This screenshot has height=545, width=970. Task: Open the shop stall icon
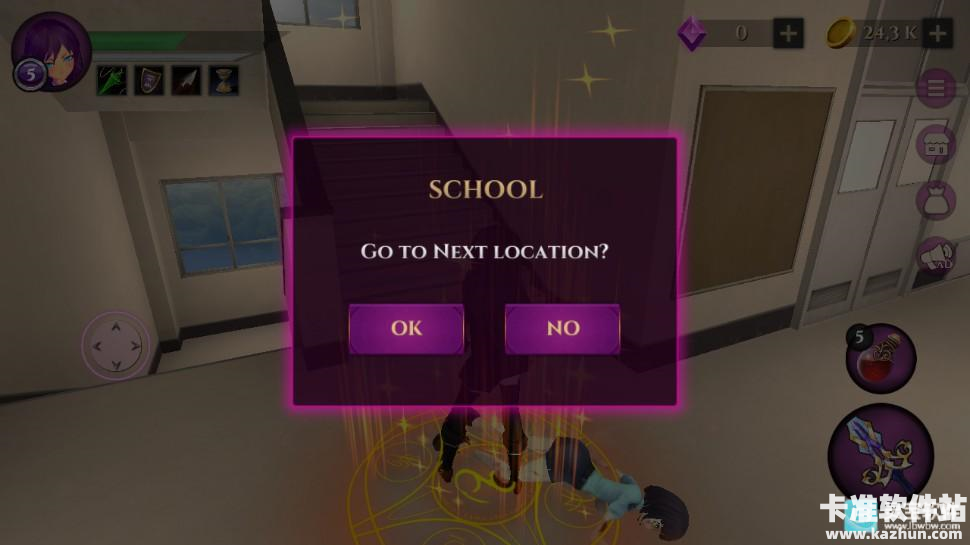(x=937, y=145)
